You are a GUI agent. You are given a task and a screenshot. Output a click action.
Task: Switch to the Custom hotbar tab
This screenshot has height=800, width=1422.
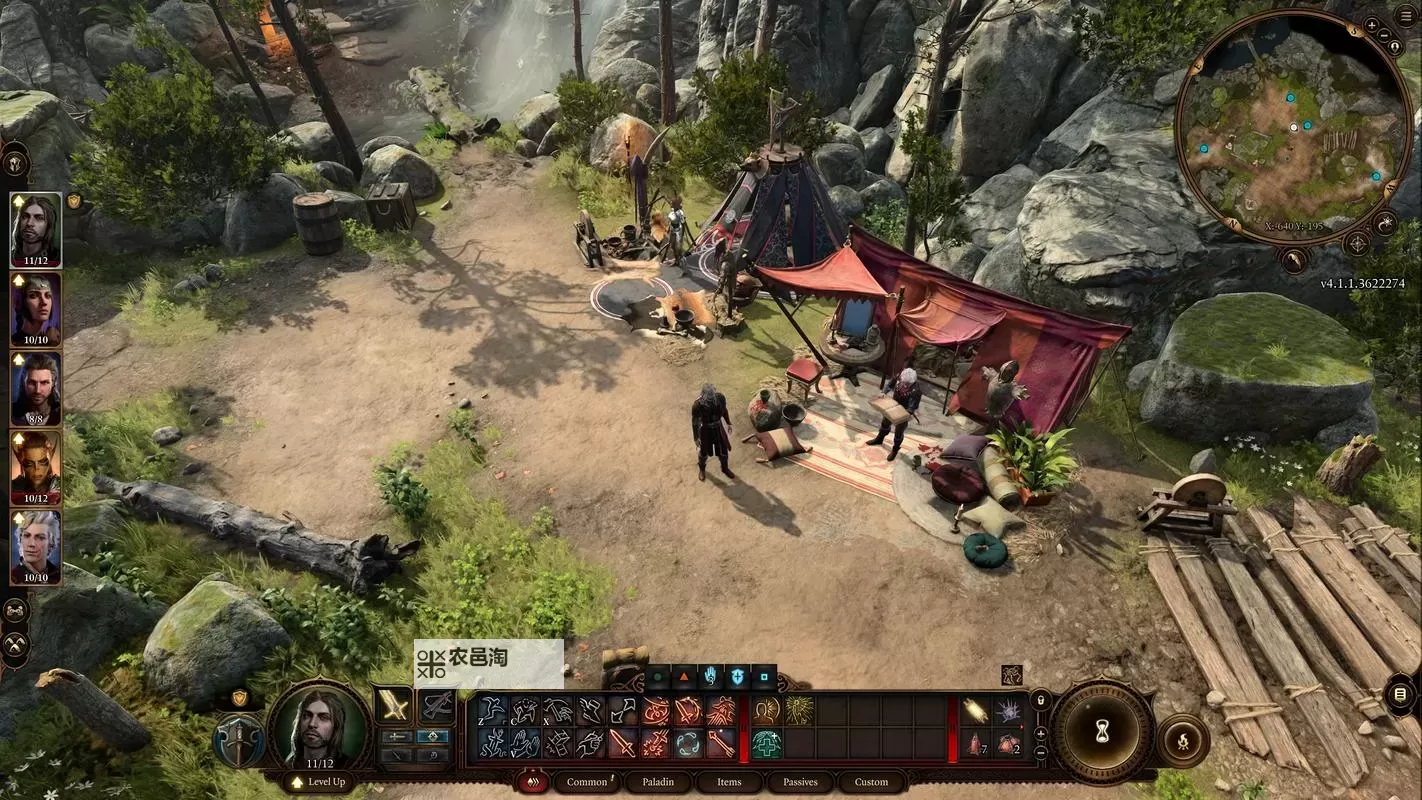pyautogui.click(x=871, y=782)
